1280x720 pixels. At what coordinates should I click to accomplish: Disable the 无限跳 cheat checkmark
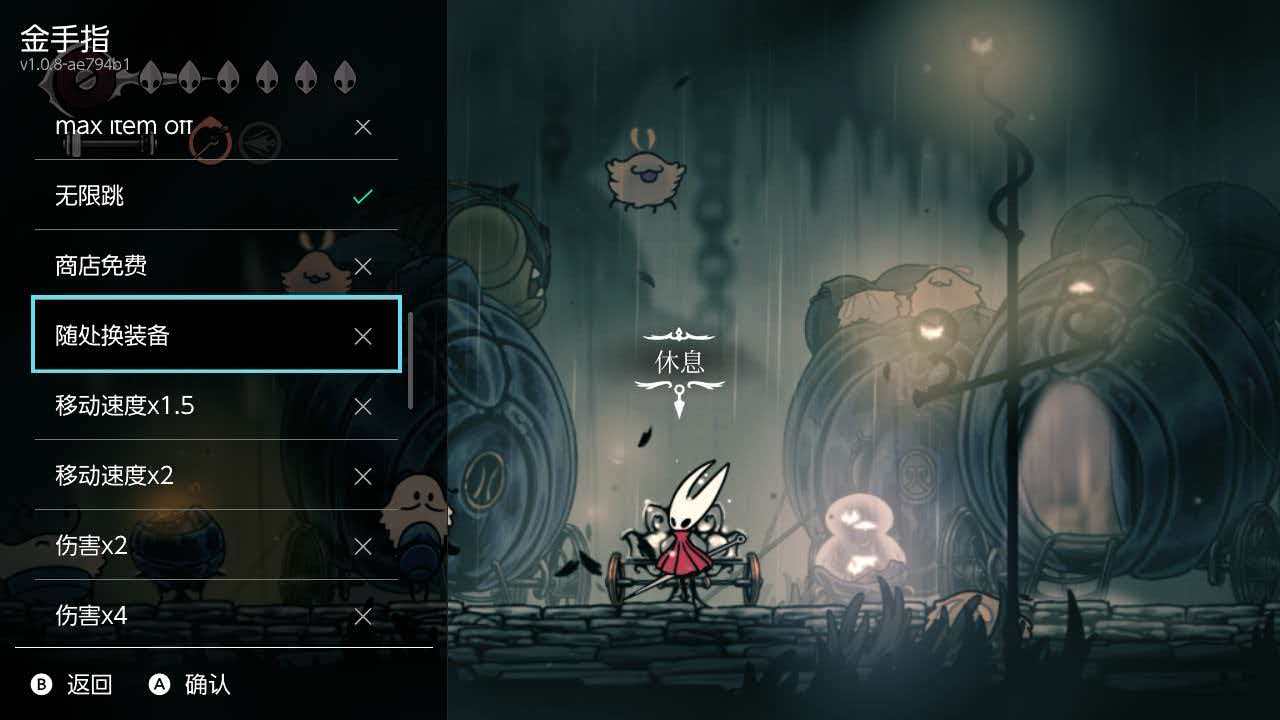click(x=362, y=196)
